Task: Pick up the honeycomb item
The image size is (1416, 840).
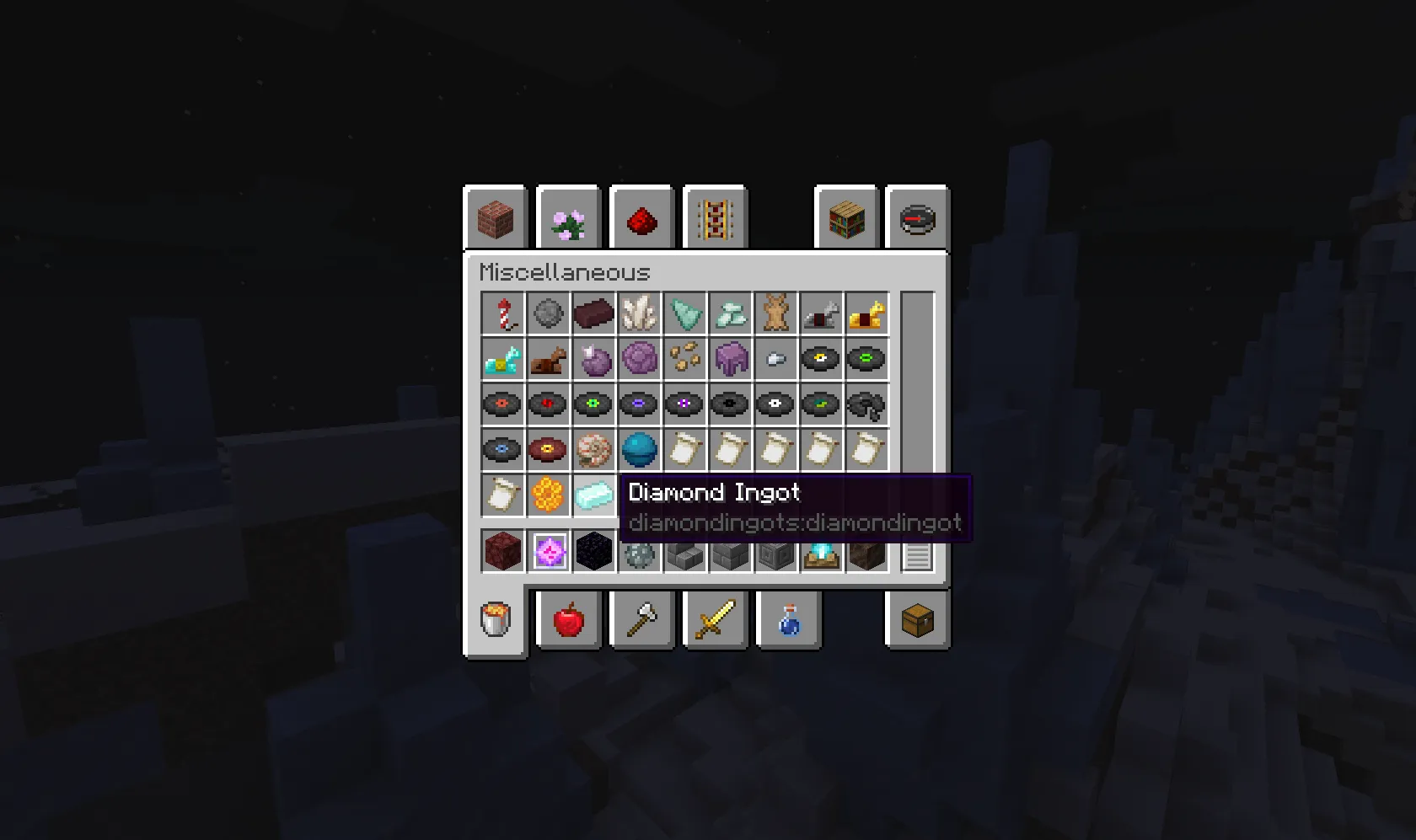Action: pyautogui.click(x=548, y=495)
